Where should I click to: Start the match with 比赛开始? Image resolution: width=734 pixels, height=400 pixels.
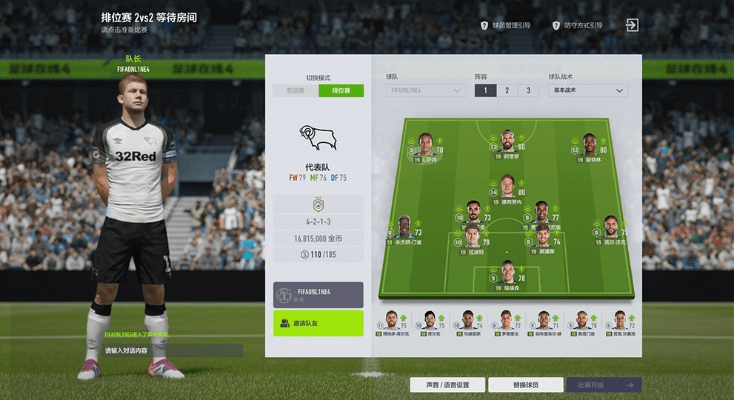point(604,384)
